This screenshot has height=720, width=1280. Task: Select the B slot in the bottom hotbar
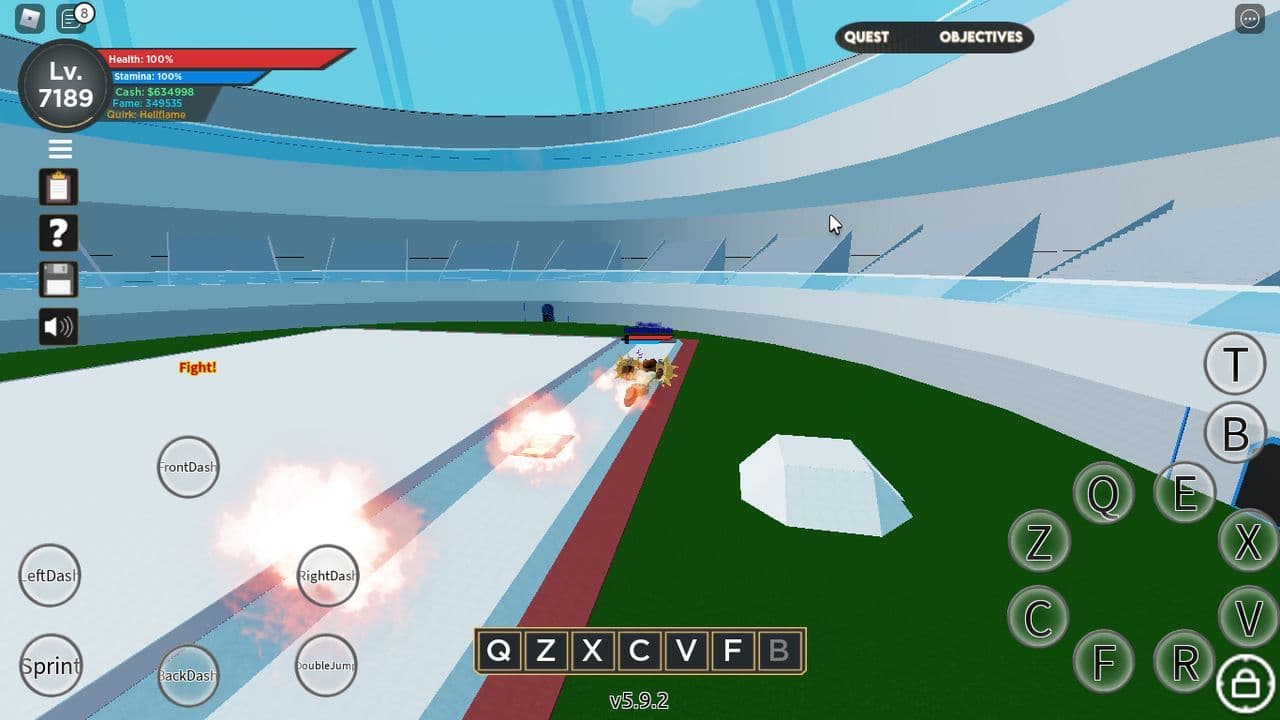tap(781, 651)
